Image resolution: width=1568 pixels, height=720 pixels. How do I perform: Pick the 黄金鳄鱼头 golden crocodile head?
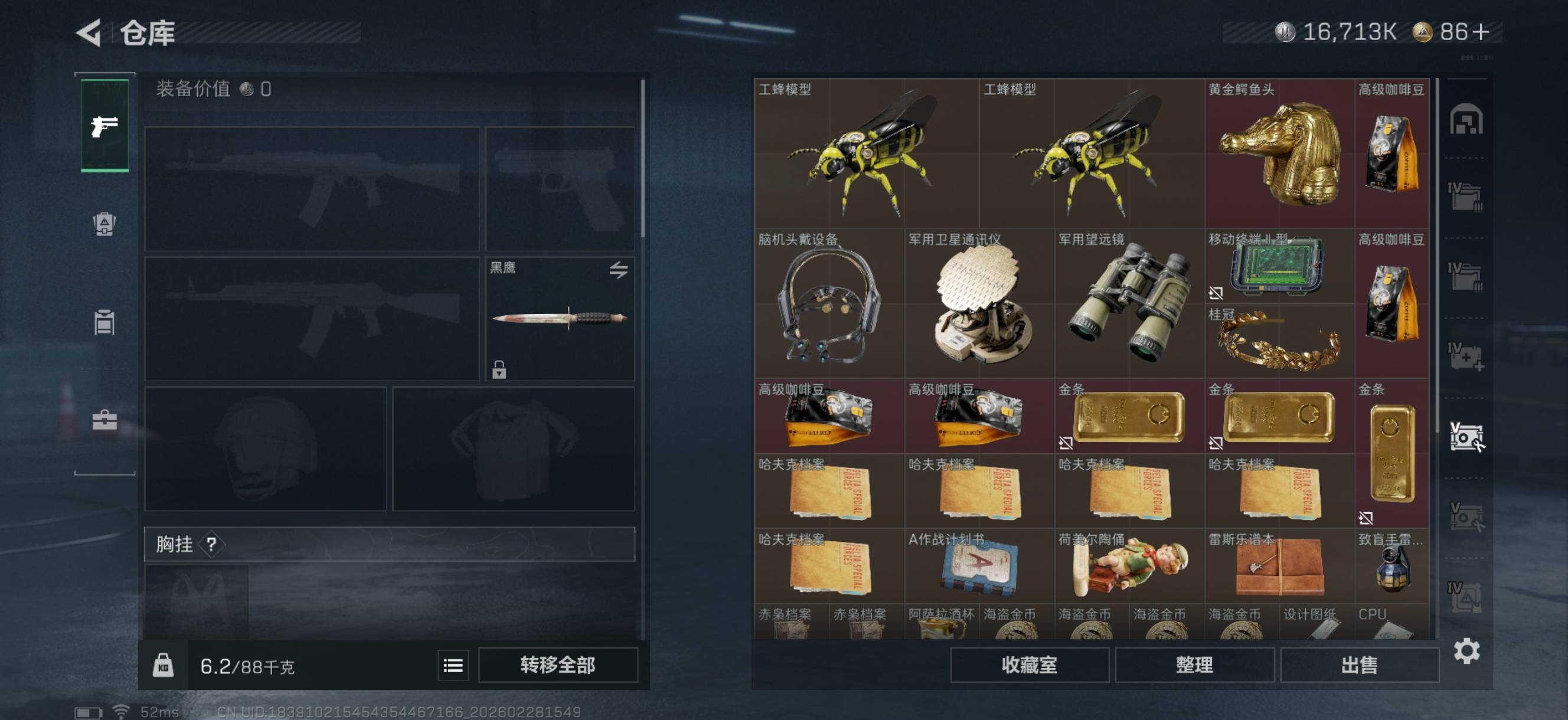pos(1279,153)
